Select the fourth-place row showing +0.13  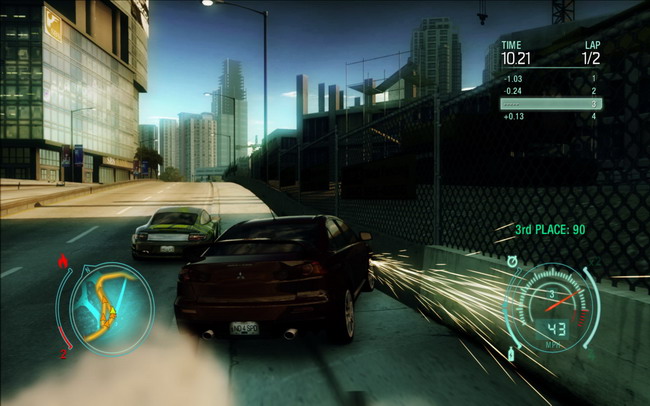click(550, 116)
